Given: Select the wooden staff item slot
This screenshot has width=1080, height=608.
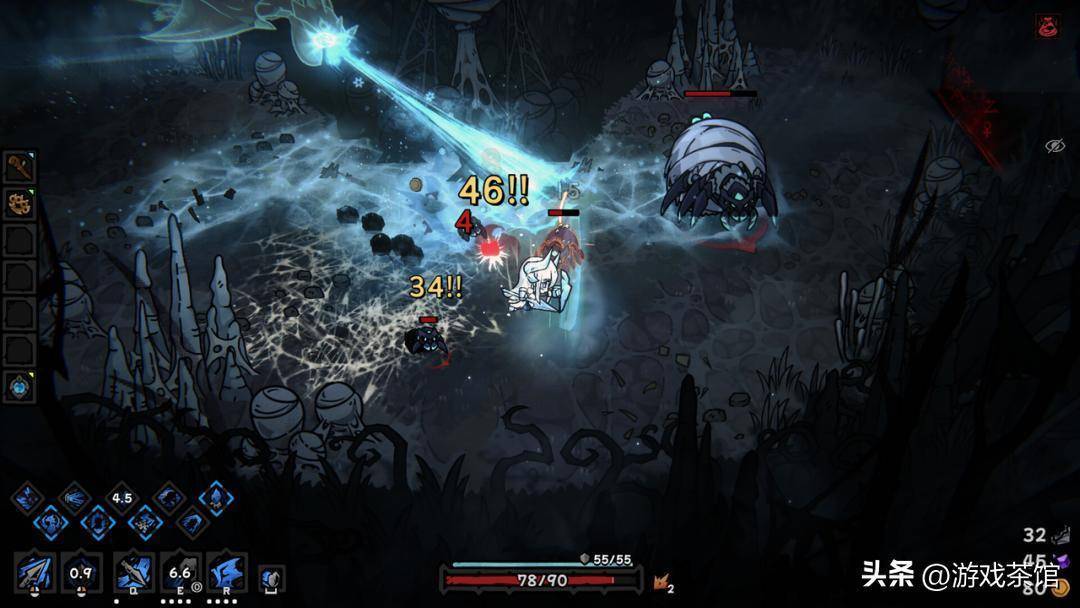Looking at the screenshot, I should [x=20, y=167].
